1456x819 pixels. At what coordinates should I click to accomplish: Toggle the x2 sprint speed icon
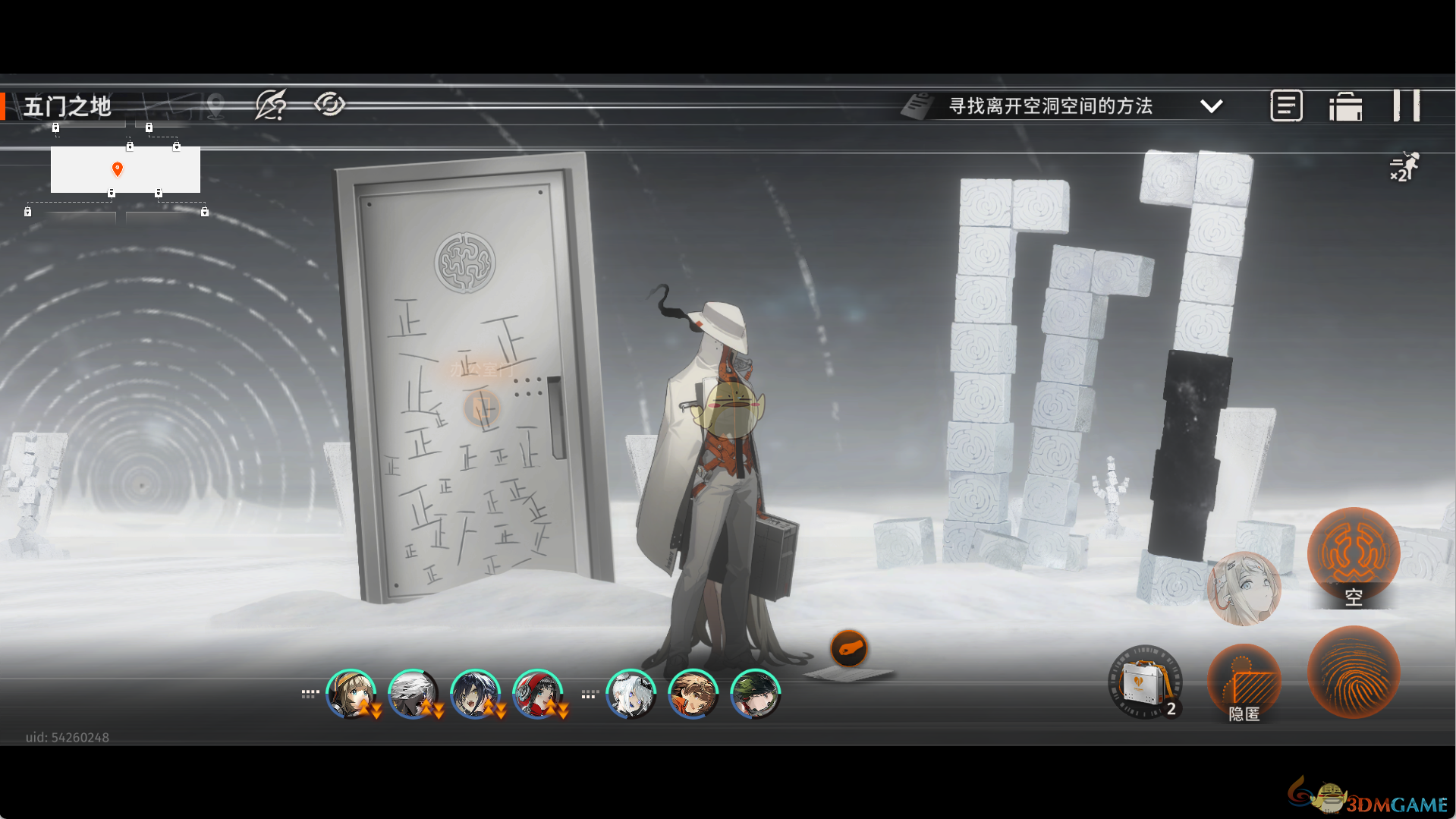1404,167
